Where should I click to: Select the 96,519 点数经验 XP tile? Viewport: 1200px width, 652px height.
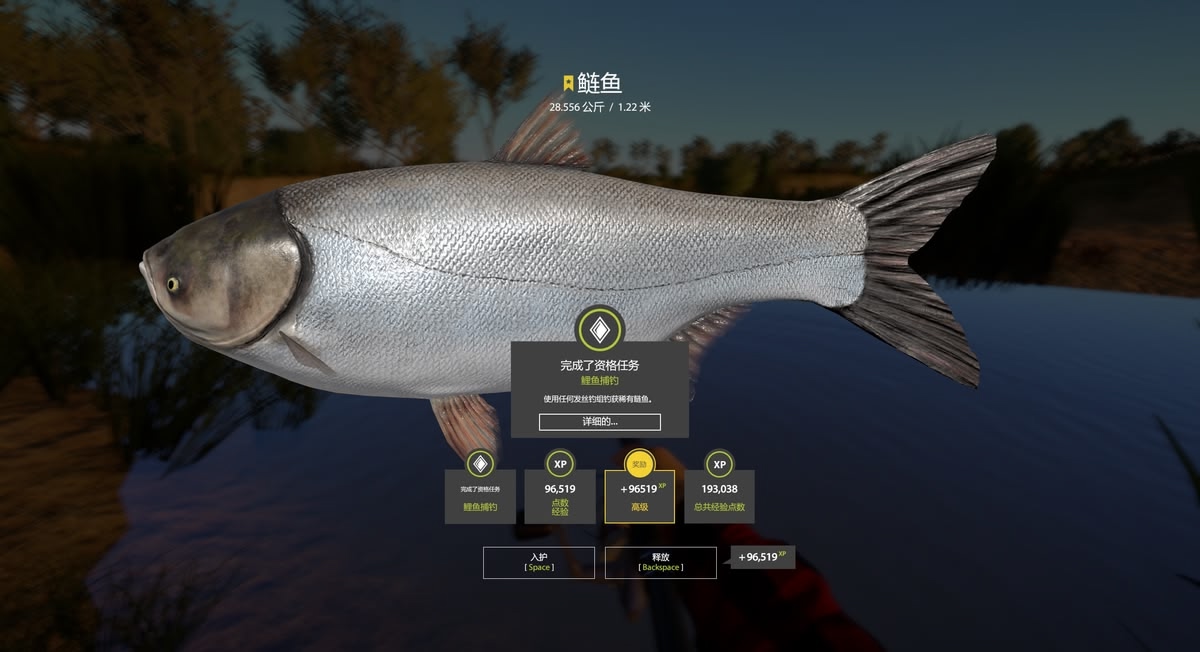point(560,495)
